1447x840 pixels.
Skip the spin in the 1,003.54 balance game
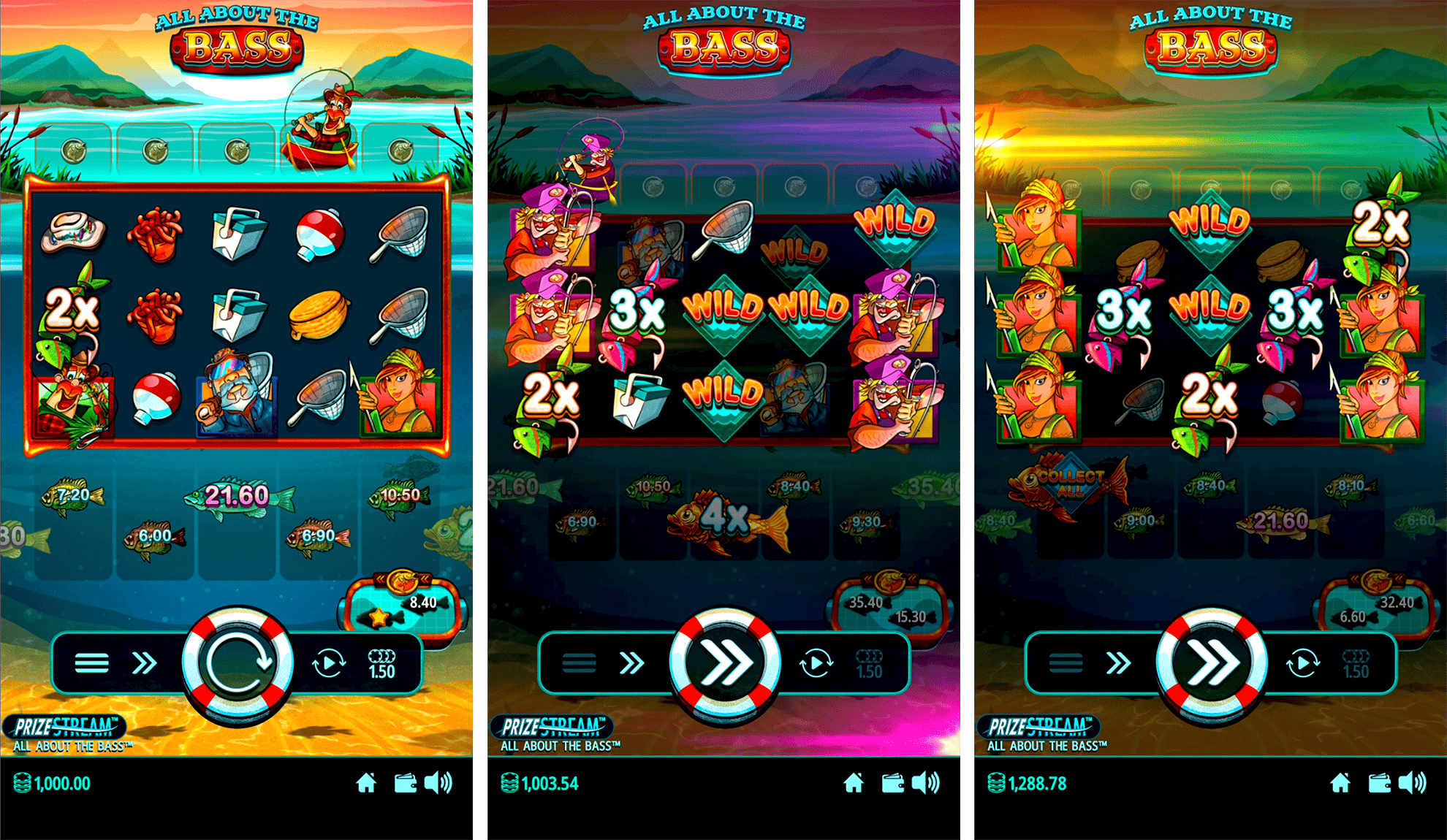coord(725,663)
